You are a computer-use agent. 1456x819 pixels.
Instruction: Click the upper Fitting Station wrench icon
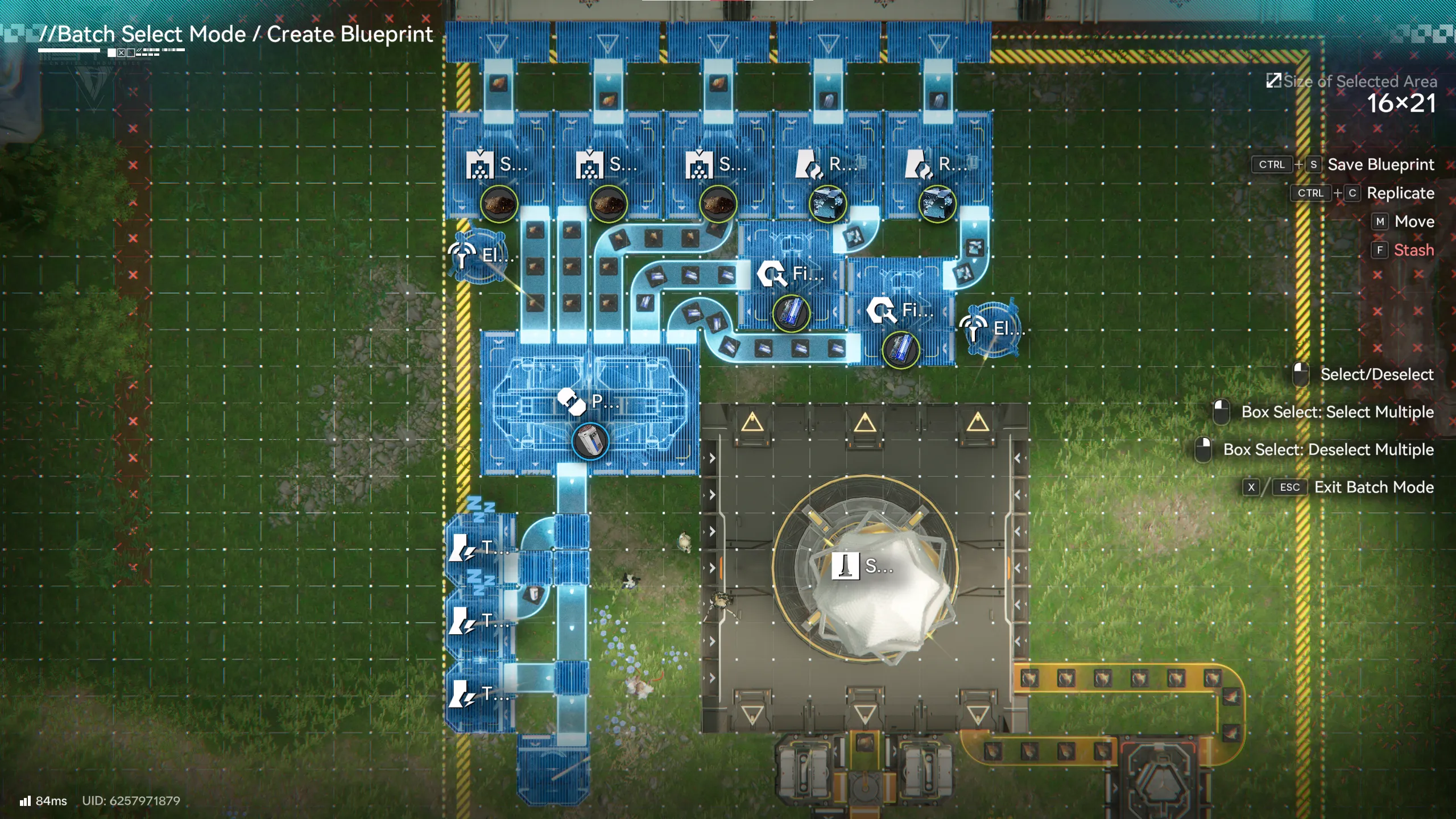[771, 275]
